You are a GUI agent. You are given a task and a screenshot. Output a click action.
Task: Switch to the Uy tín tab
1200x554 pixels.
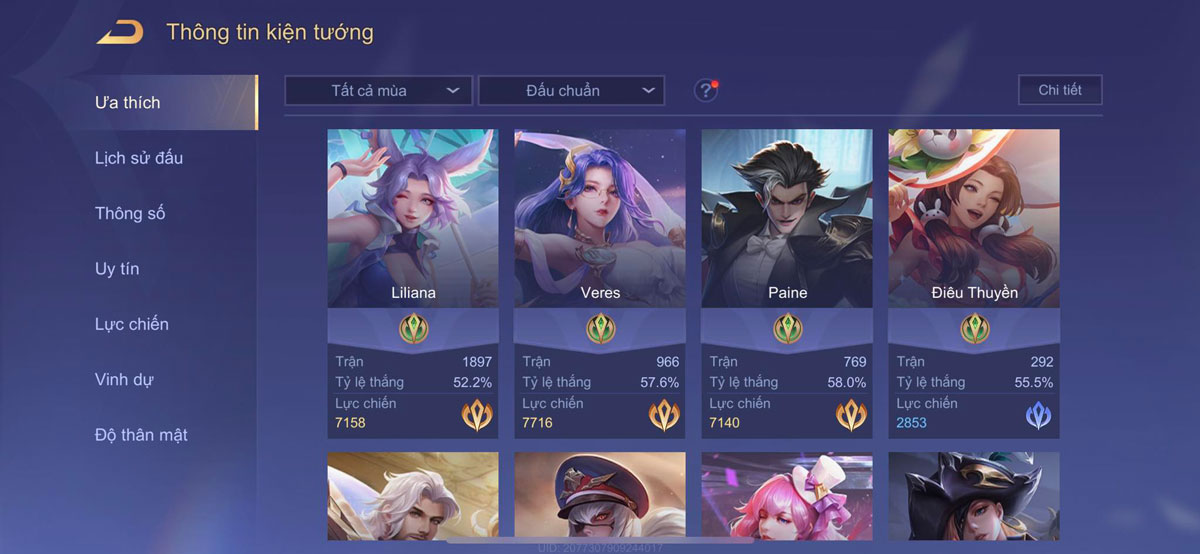point(117,269)
